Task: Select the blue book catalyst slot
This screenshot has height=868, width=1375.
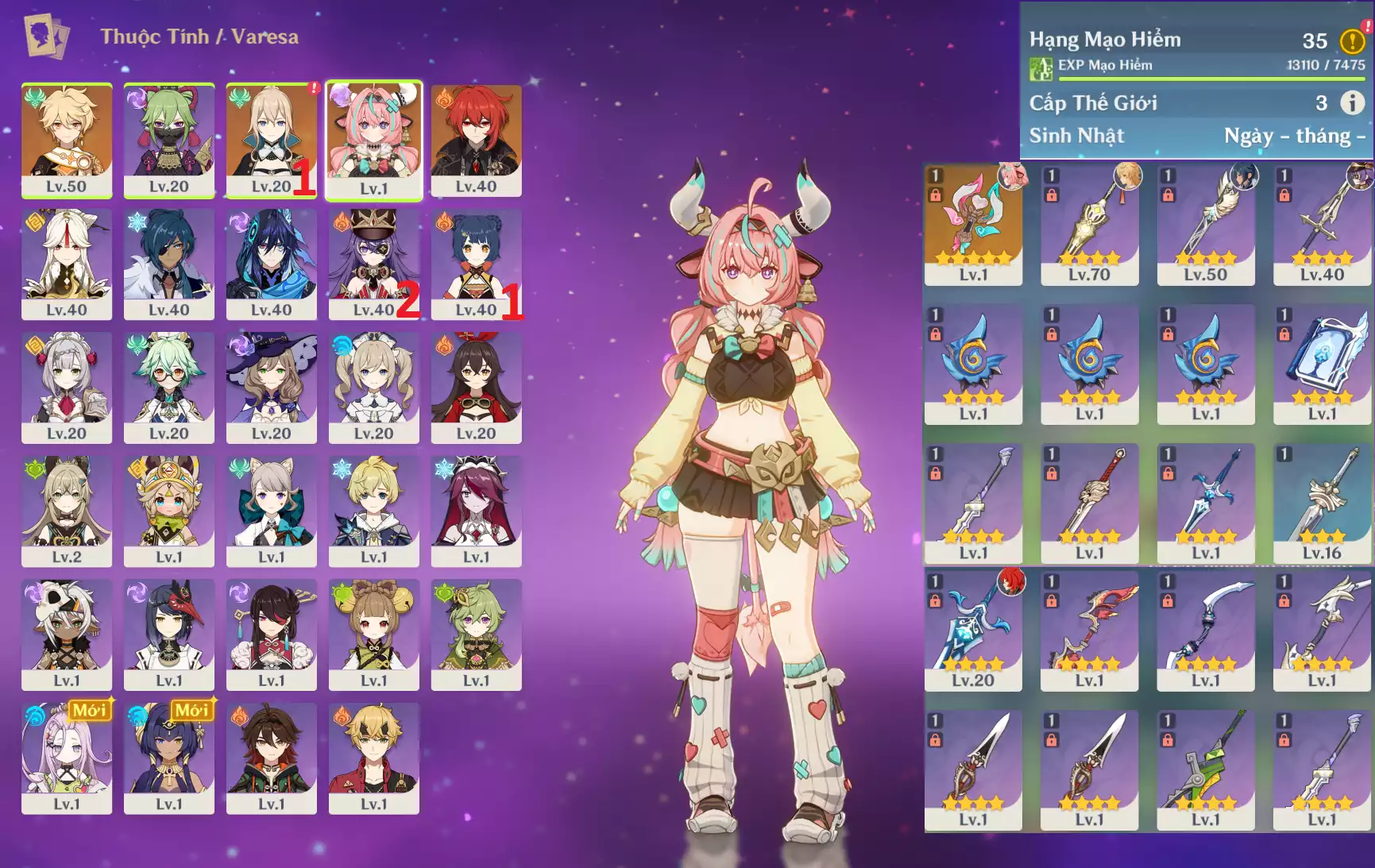Action: [x=1322, y=363]
